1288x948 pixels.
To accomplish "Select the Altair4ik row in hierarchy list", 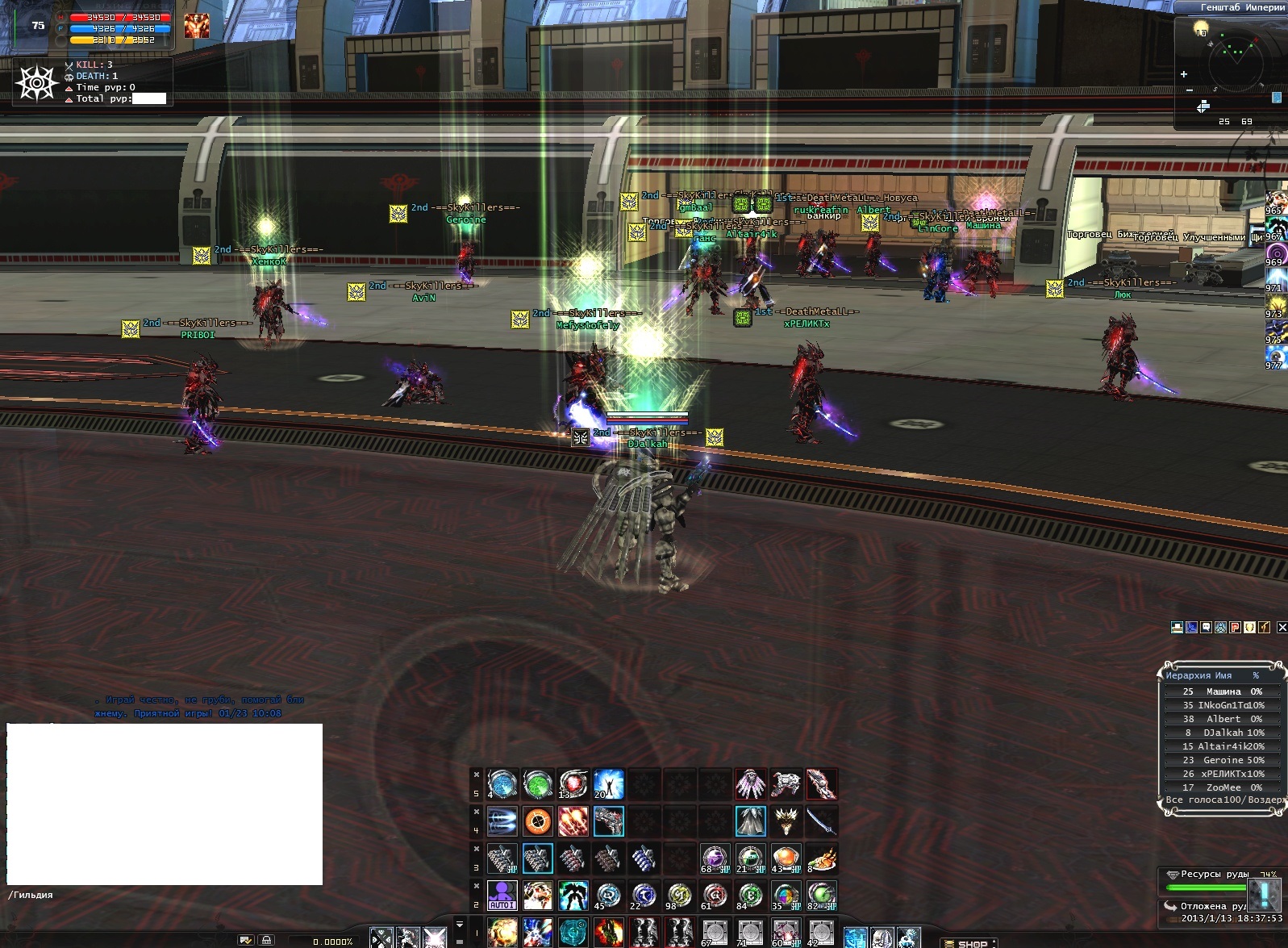I will pyautogui.click(x=1223, y=746).
